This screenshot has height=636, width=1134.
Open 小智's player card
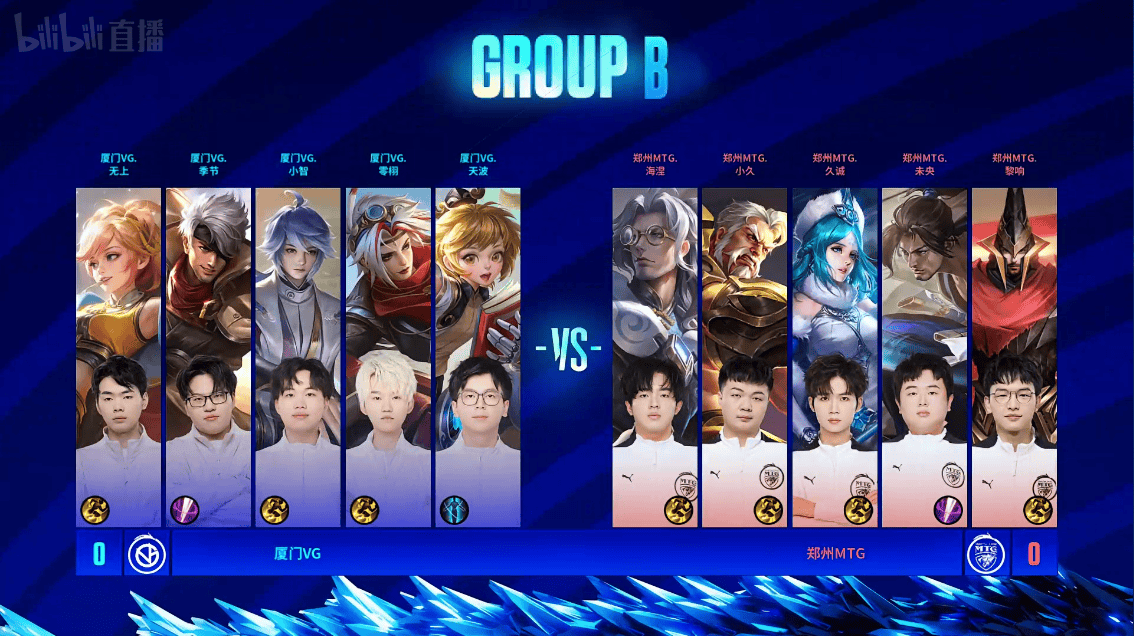298,357
